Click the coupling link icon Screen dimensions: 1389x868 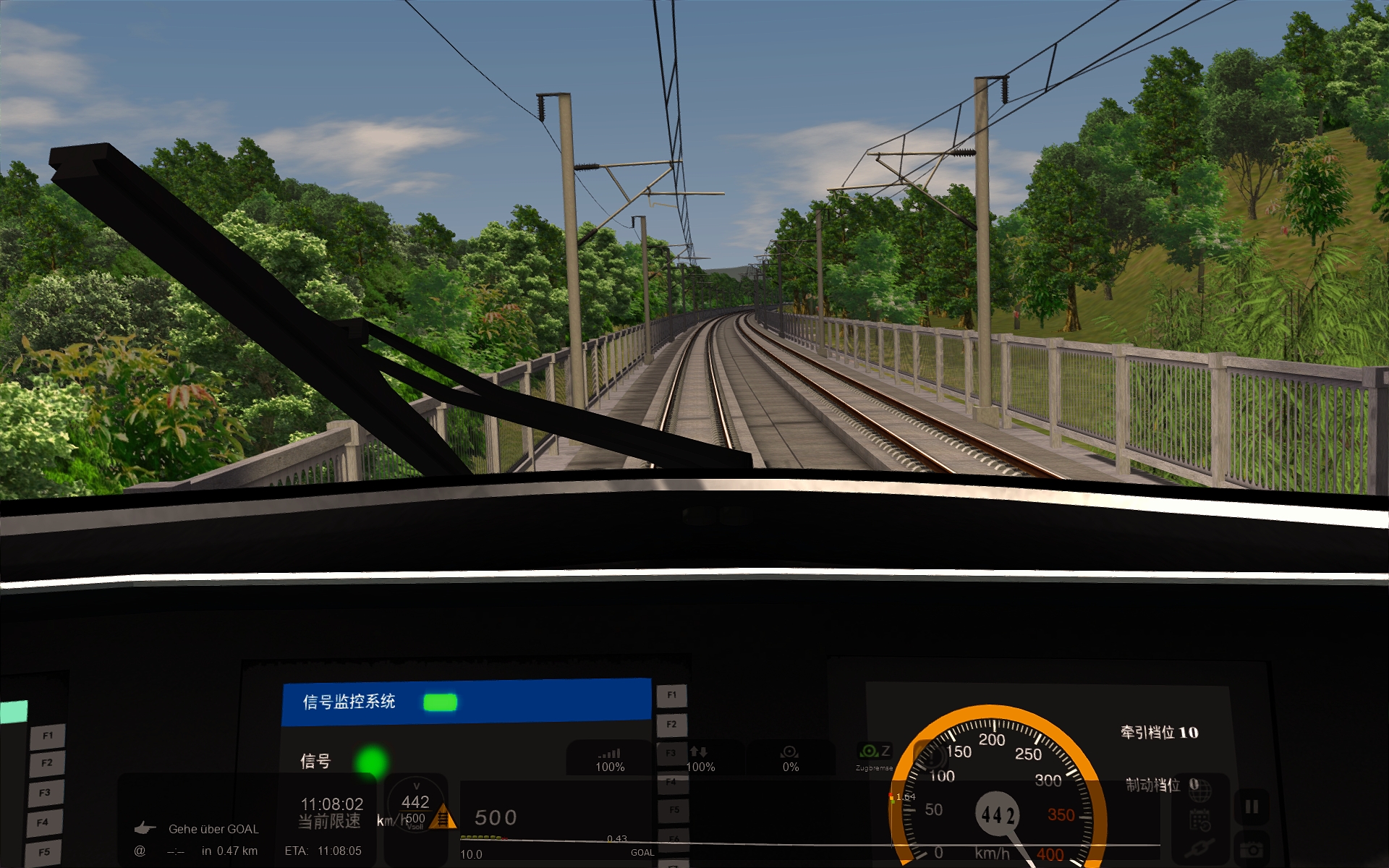click(1199, 849)
